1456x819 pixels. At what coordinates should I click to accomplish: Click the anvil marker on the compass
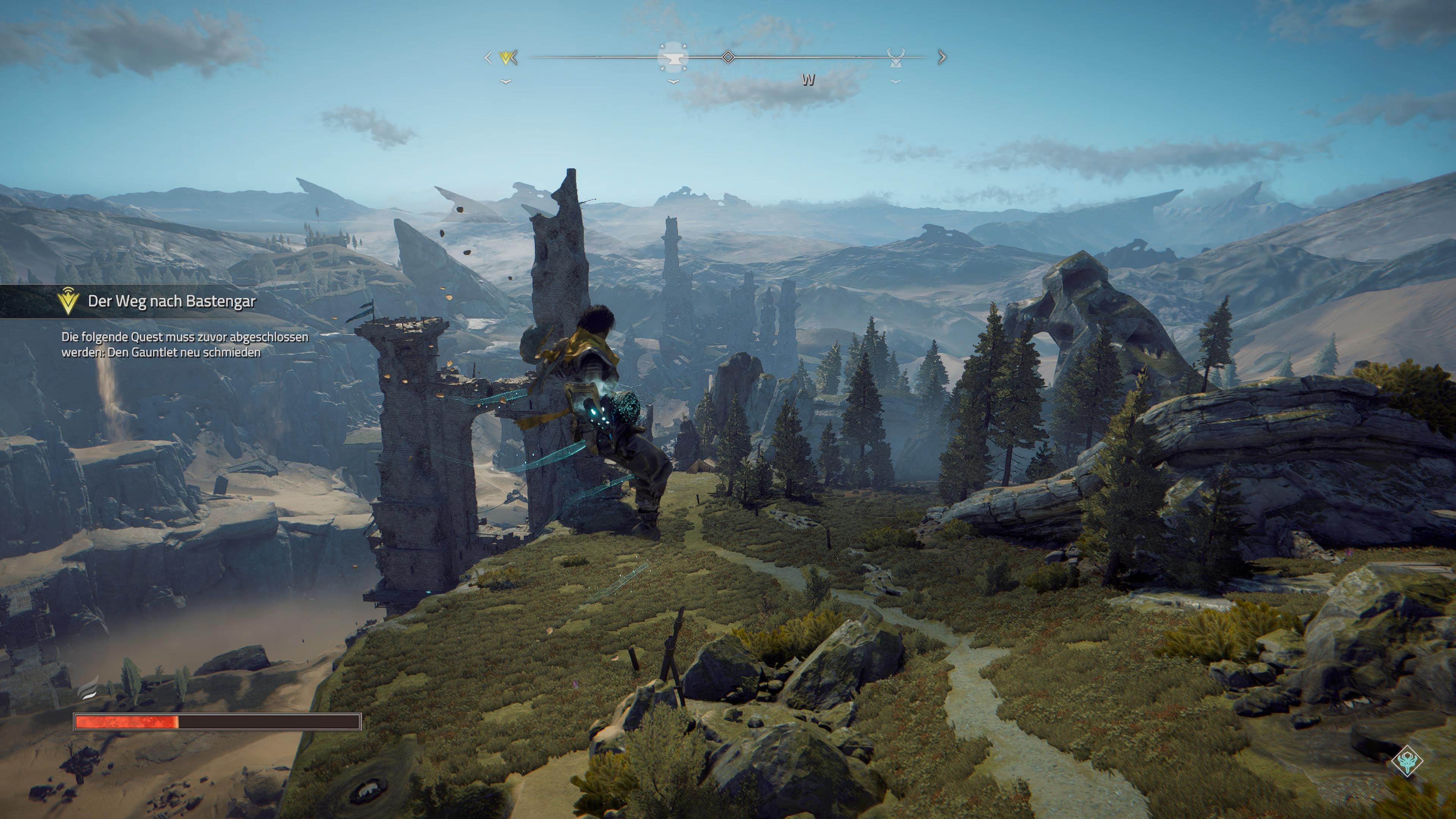point(673,58)
